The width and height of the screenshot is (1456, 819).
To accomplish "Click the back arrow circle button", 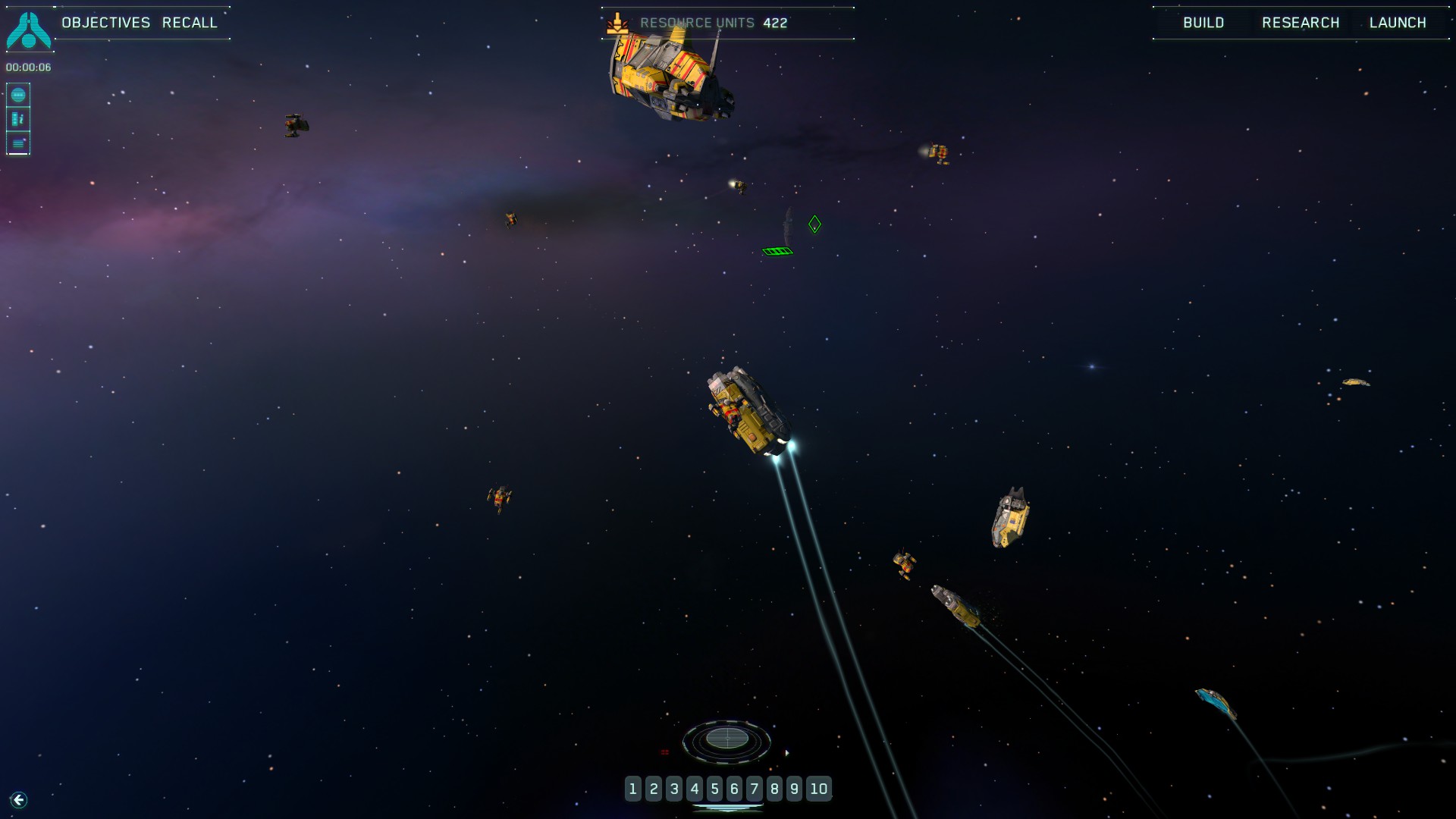I will click(19, 800).
